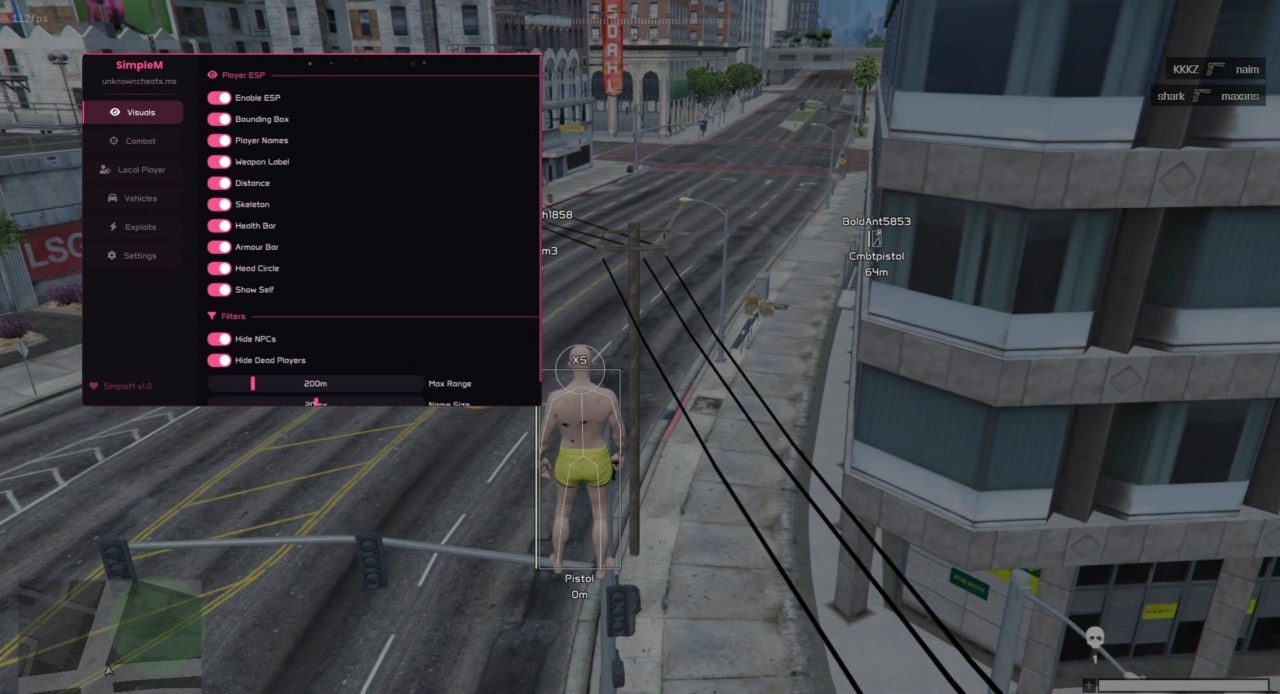Image resolution: width=1280 pixels, height=694 pixels.
Task: Open the Exploits tab
Action: [133, 227]
